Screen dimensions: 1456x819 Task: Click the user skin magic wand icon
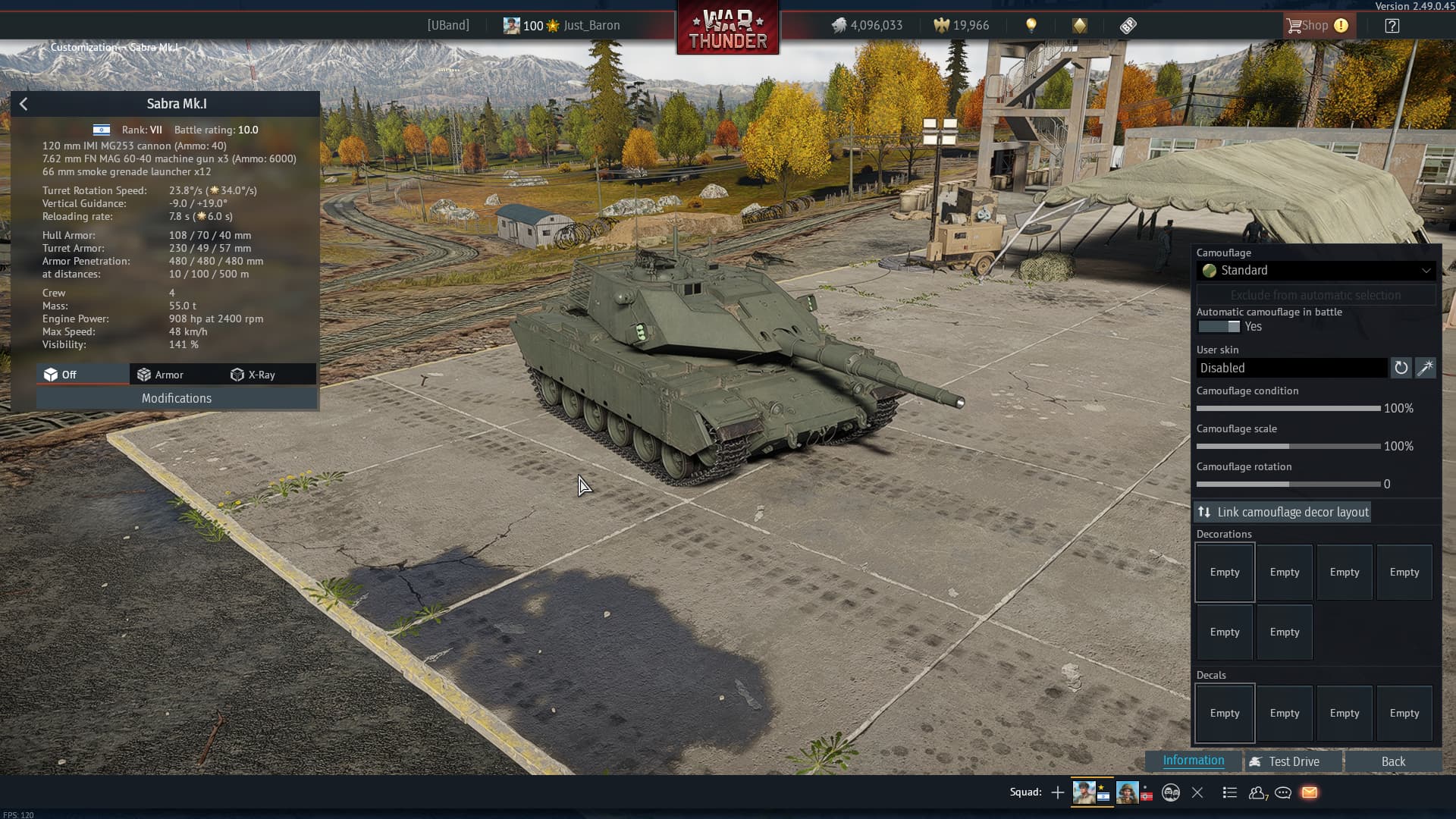point(1426,368)
